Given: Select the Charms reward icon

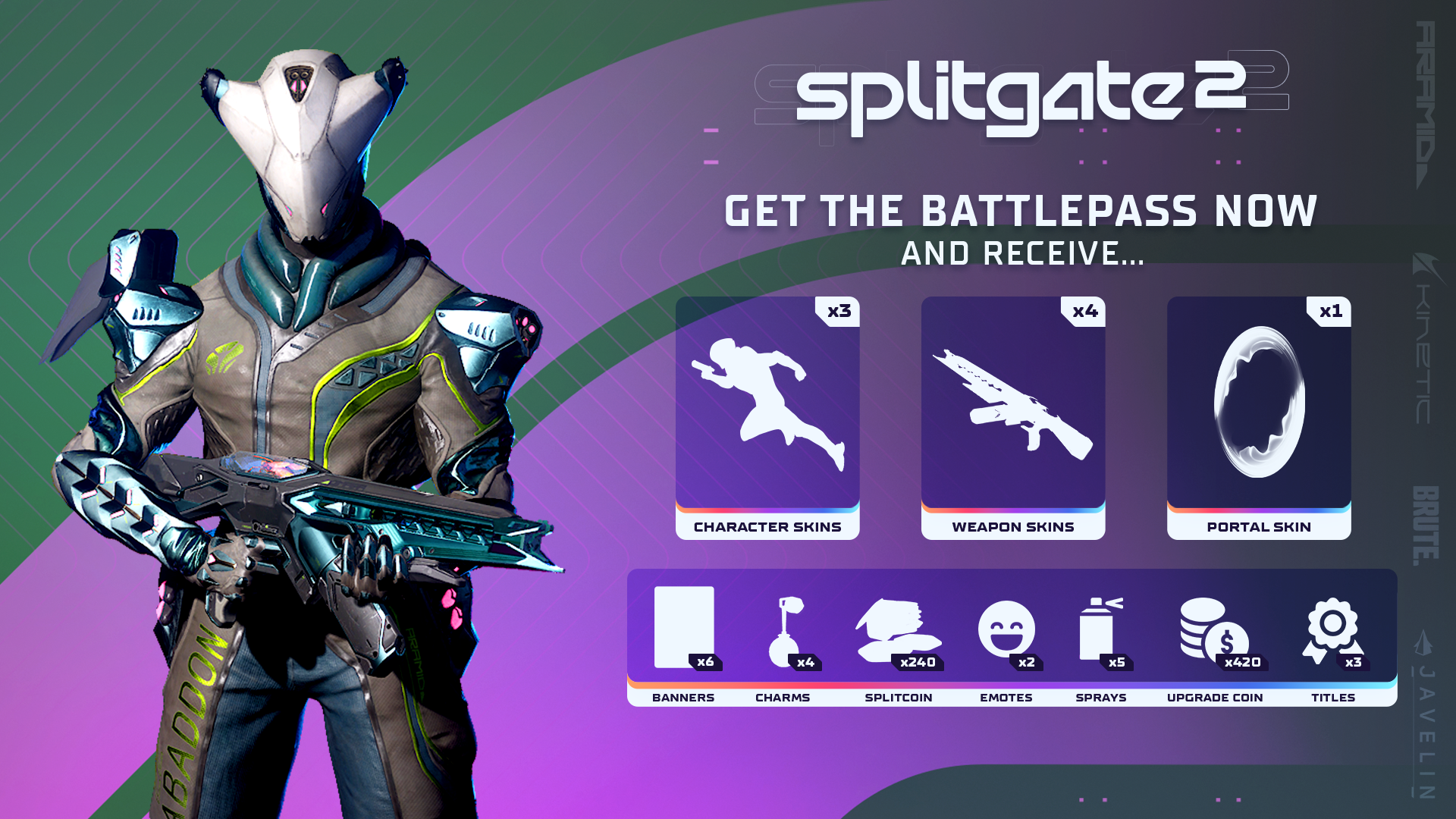Looking at the screenshot, I should 786,631.
